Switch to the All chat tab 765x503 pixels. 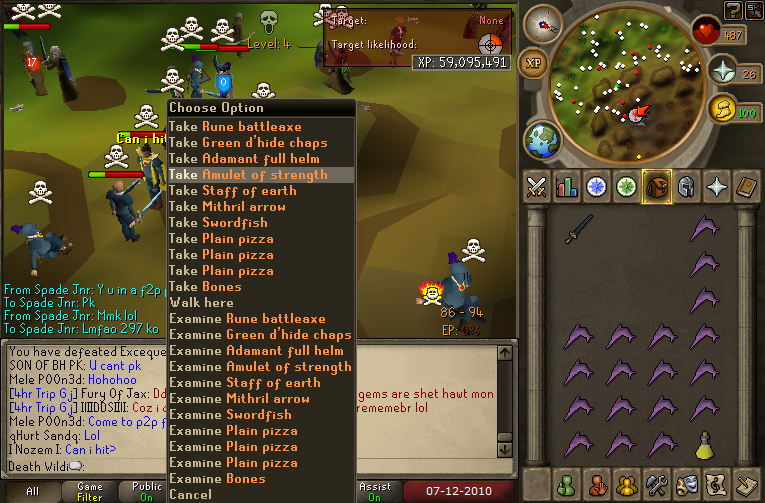(34, 492)
